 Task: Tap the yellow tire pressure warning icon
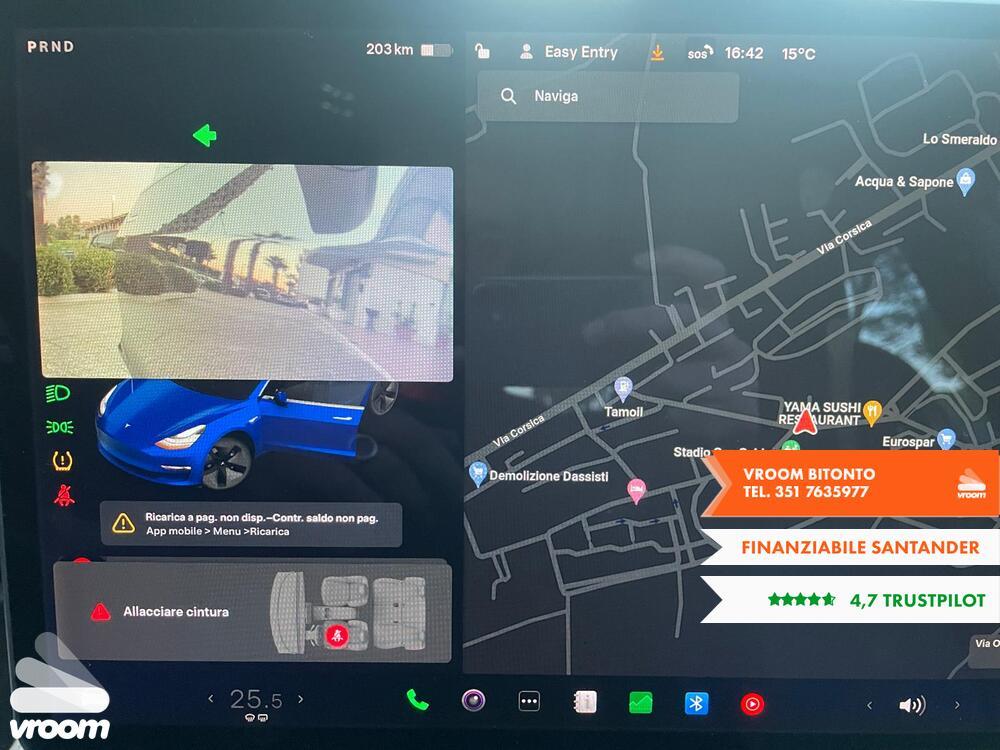click(x=62, y=461)
